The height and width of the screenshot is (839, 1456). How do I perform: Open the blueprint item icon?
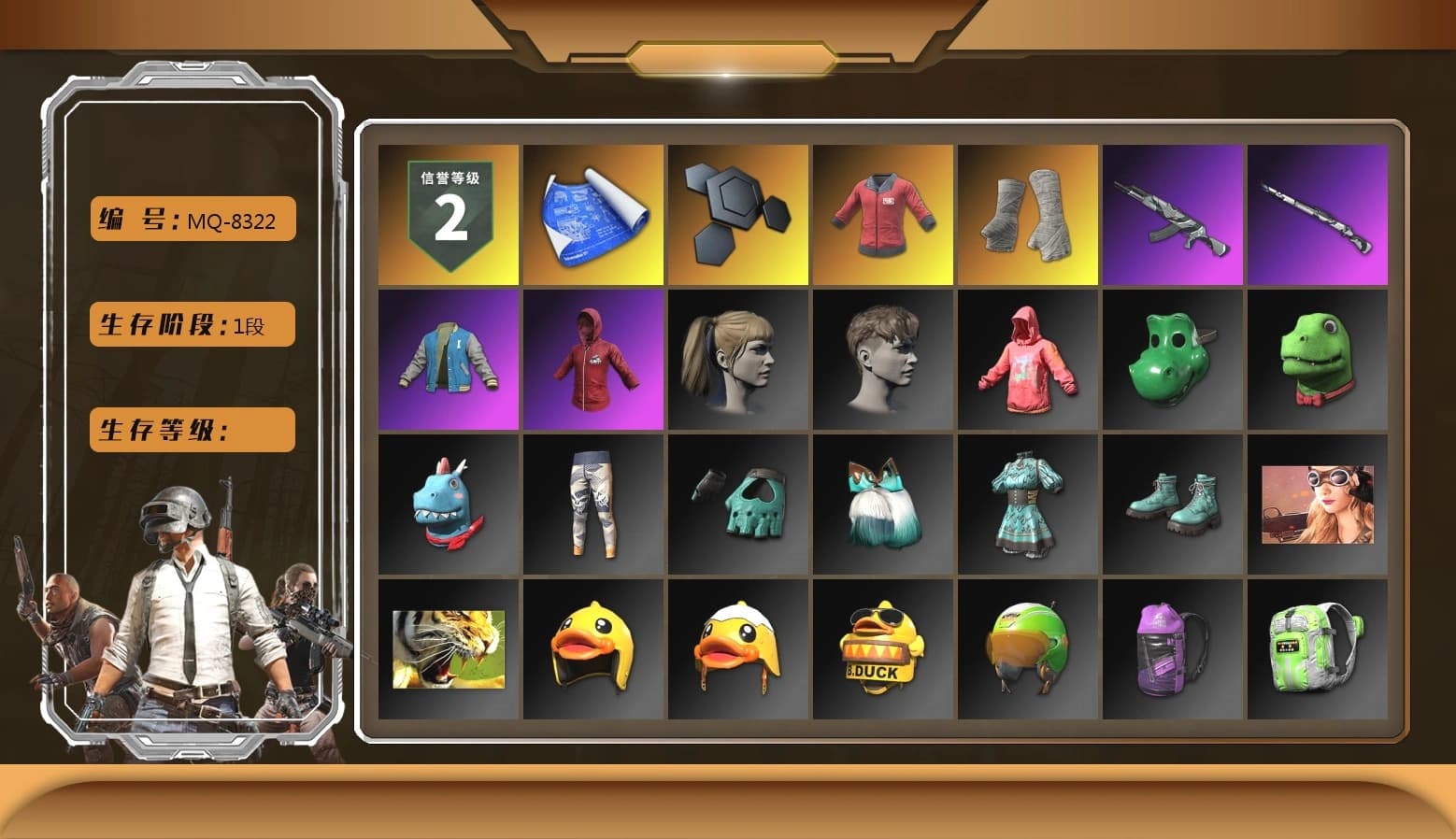point(592,214)
